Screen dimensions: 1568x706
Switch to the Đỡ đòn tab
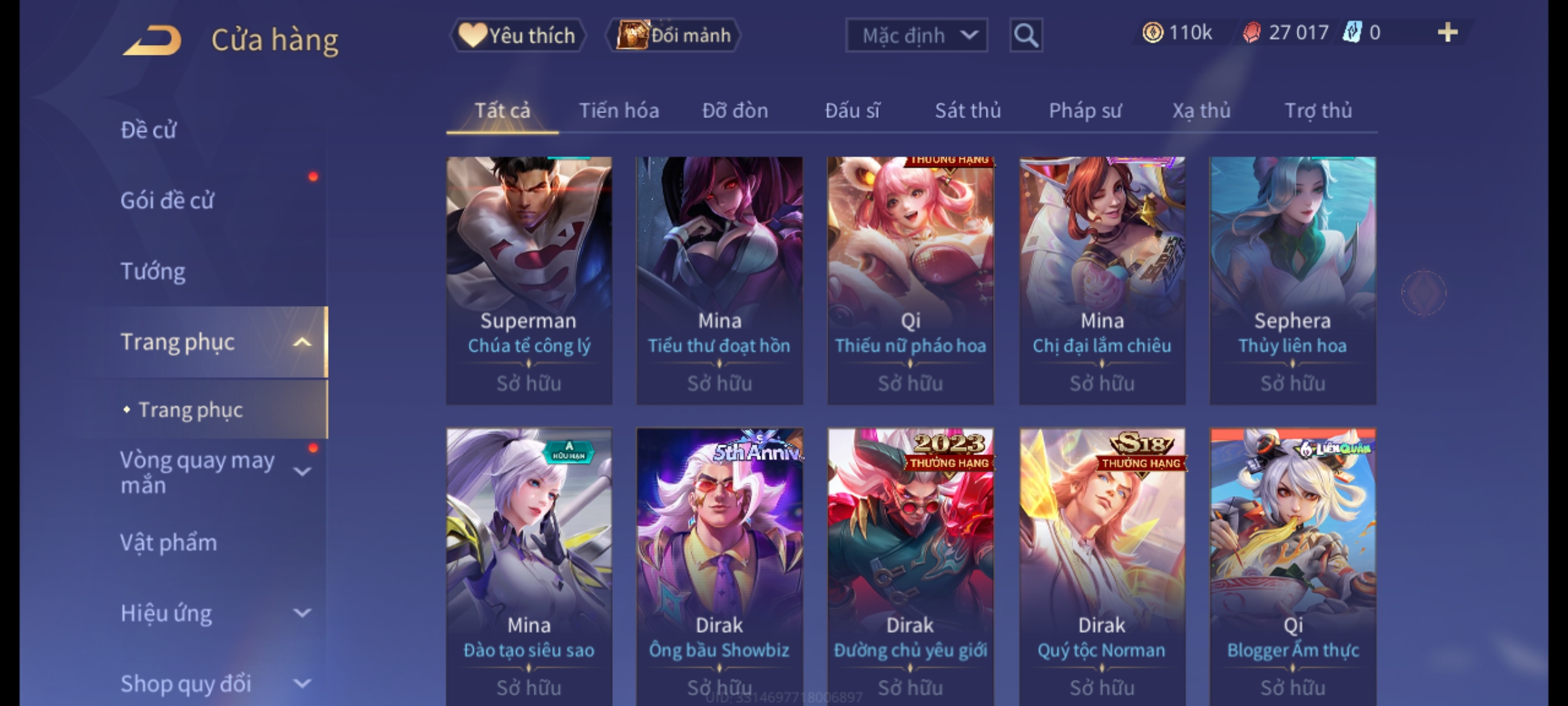tap(735, 111)
